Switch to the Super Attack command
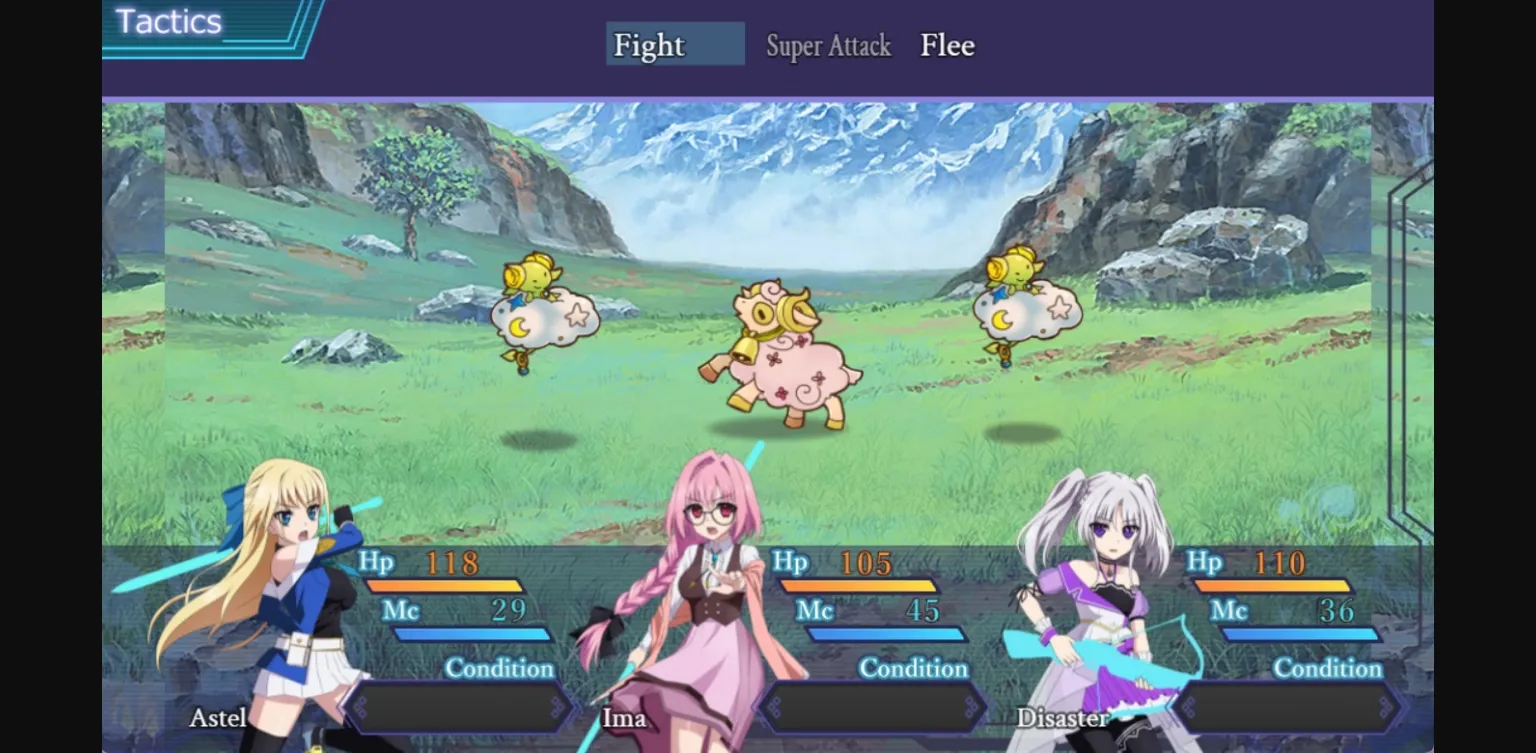Screen dimensions: 1536x753 (x=828, y=46)
